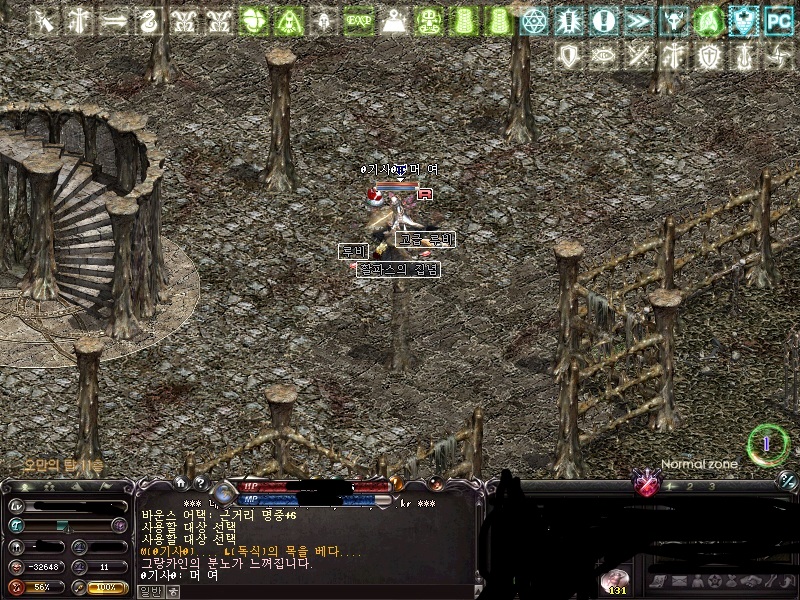Click the white helmet buff icon
Viewport: 800px width, 600px height.
(x=324, y=20)
